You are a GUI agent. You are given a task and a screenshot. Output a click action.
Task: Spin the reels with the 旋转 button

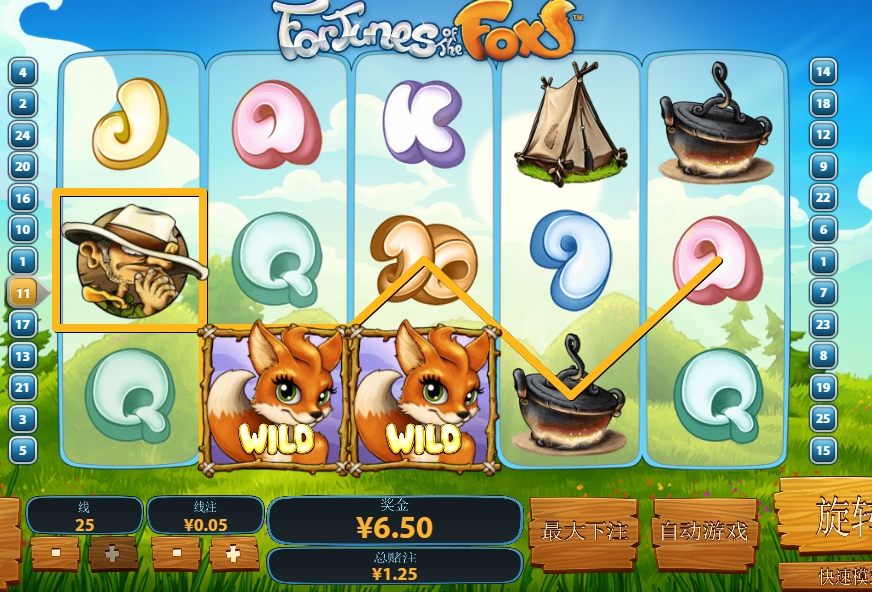tap(830, 517)
